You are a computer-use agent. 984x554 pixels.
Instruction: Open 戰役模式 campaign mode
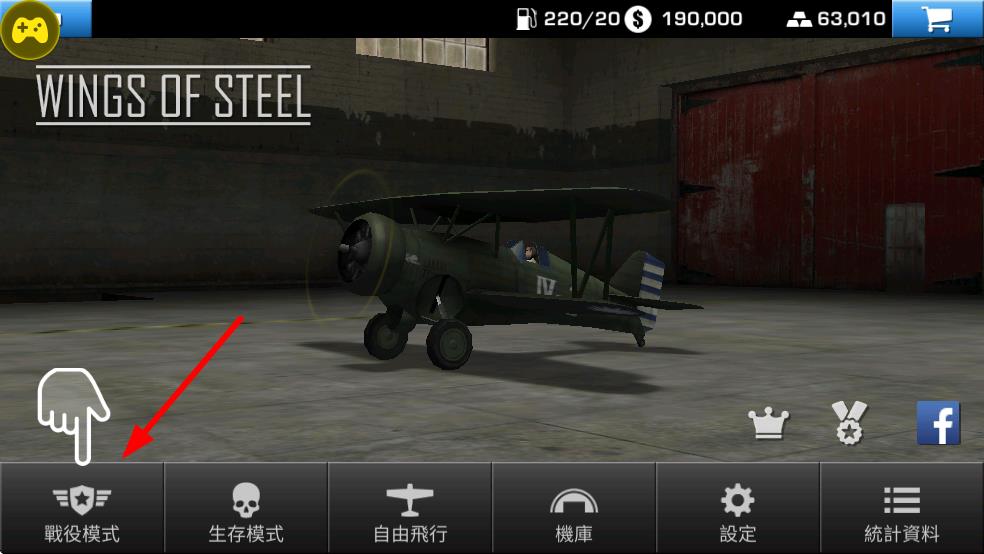[x=82, y=508]
